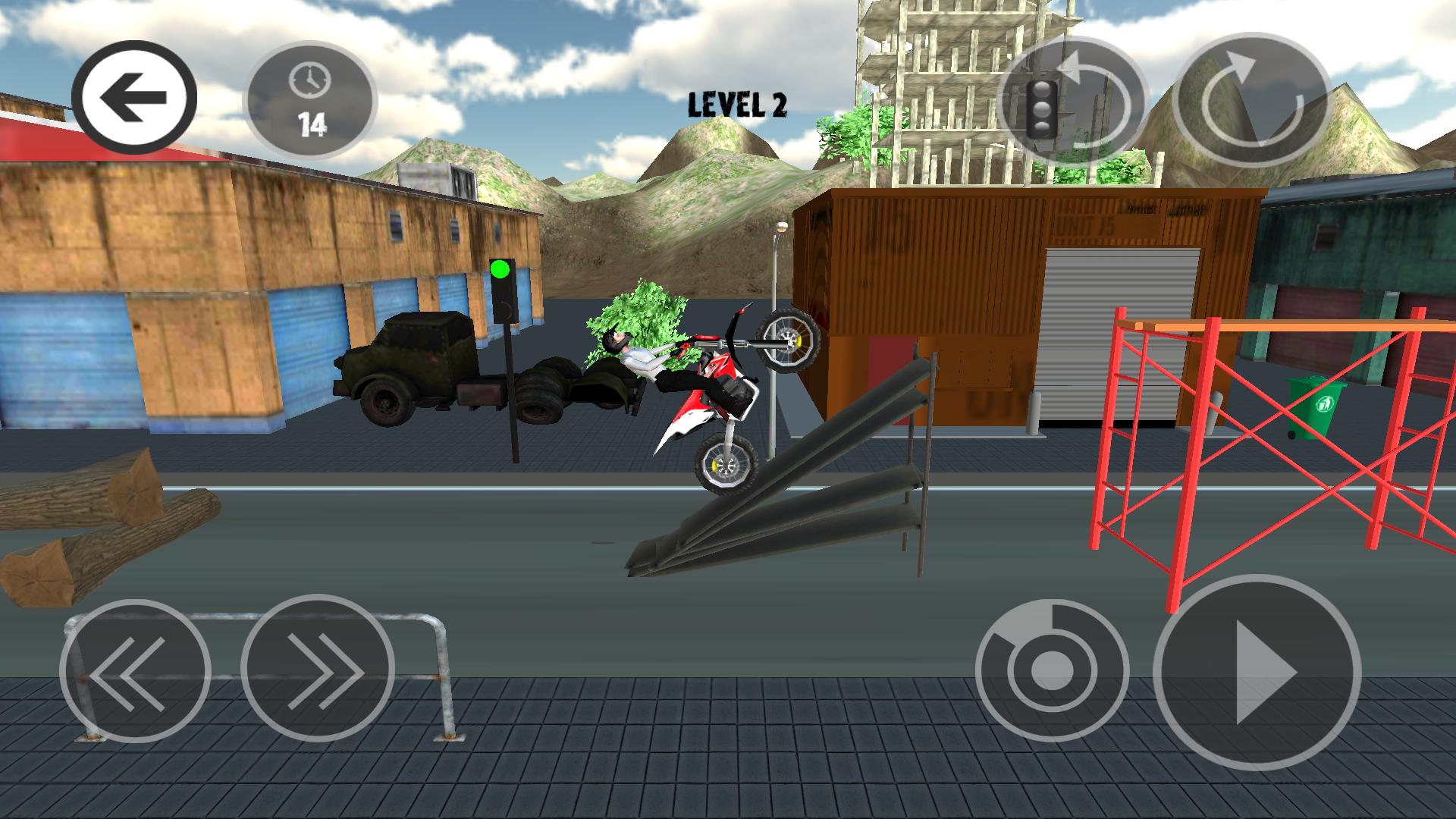This screenshot has height=819, width=1456.
Task: Toggle the green traffic light in the scene
Action: [x=500, y=268]
